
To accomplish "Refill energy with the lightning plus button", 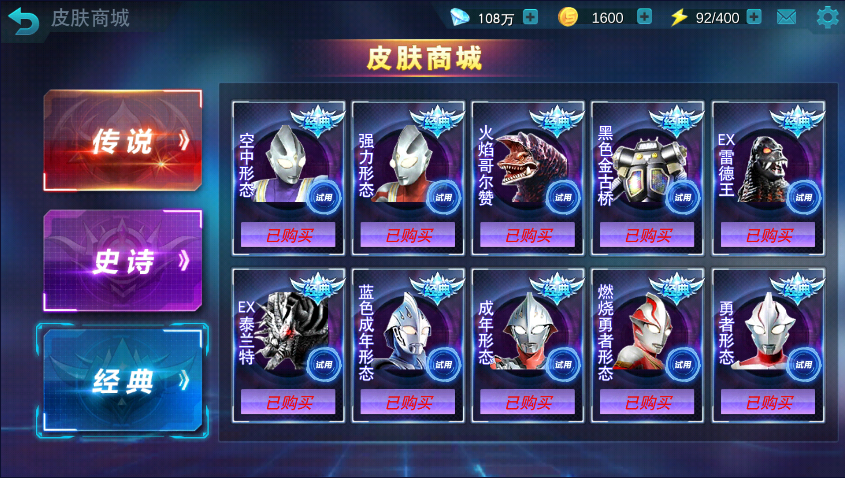I will tap(754, 17).
